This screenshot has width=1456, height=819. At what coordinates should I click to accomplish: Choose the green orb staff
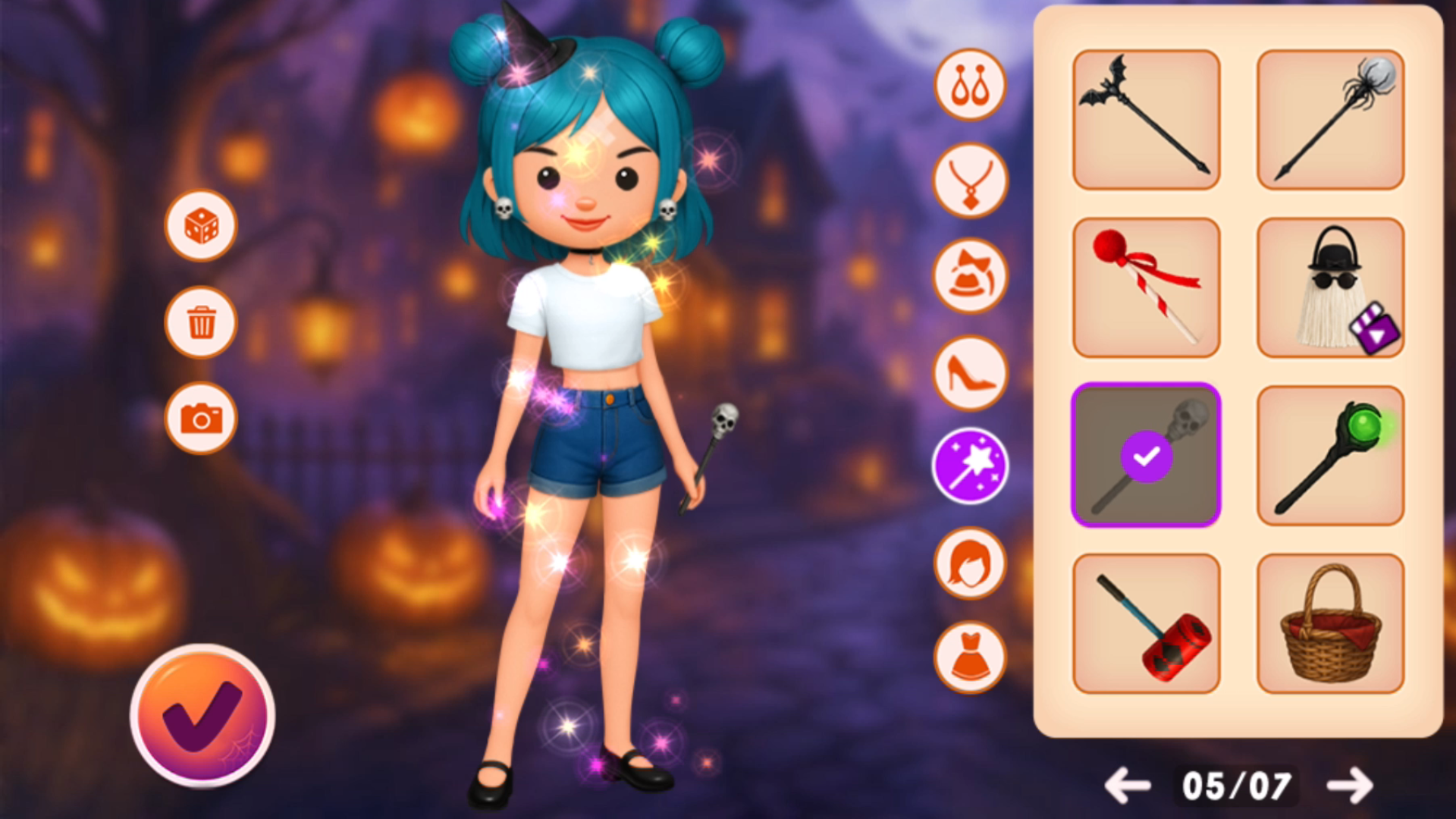1330,455
